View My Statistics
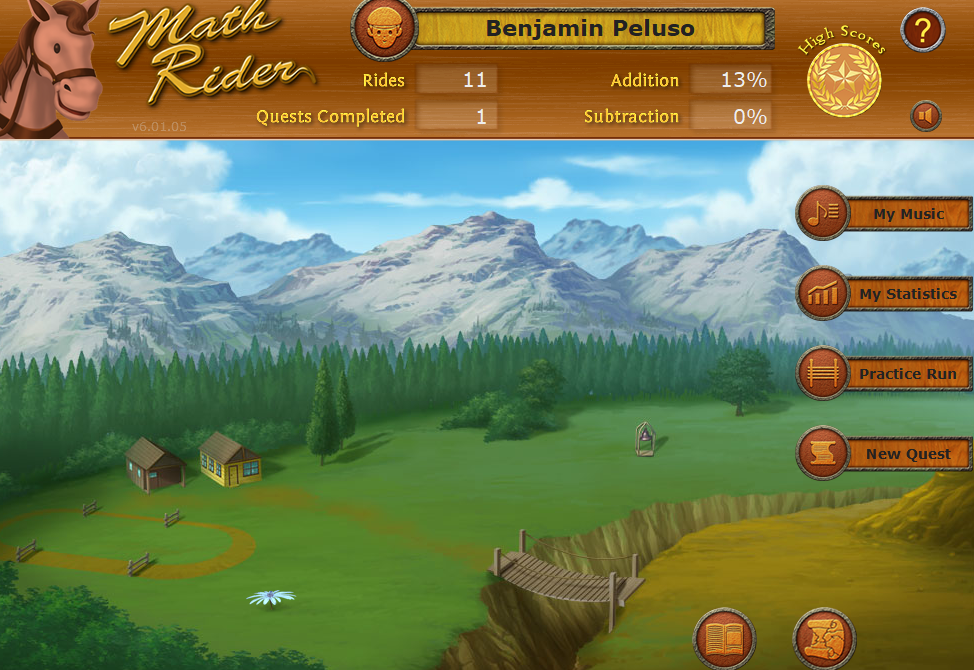 [x=886, y=294]
